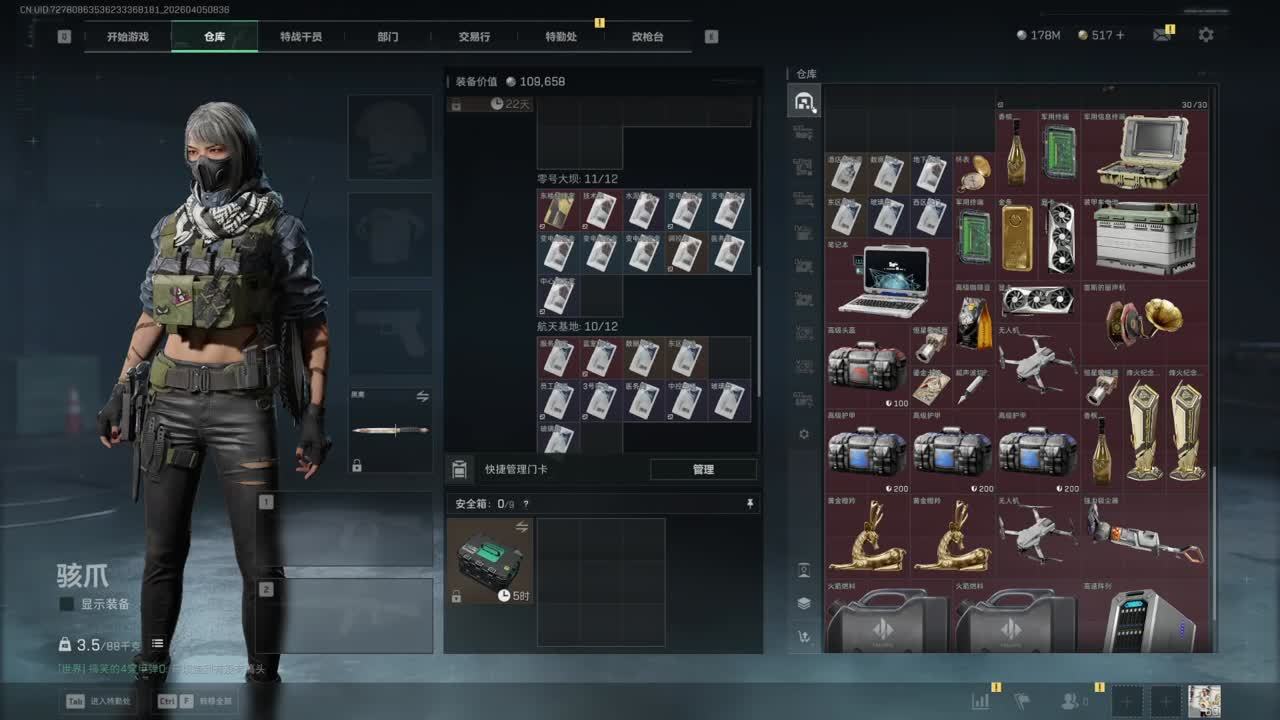Switch to the 改枪台 tab

click(647, 37)
